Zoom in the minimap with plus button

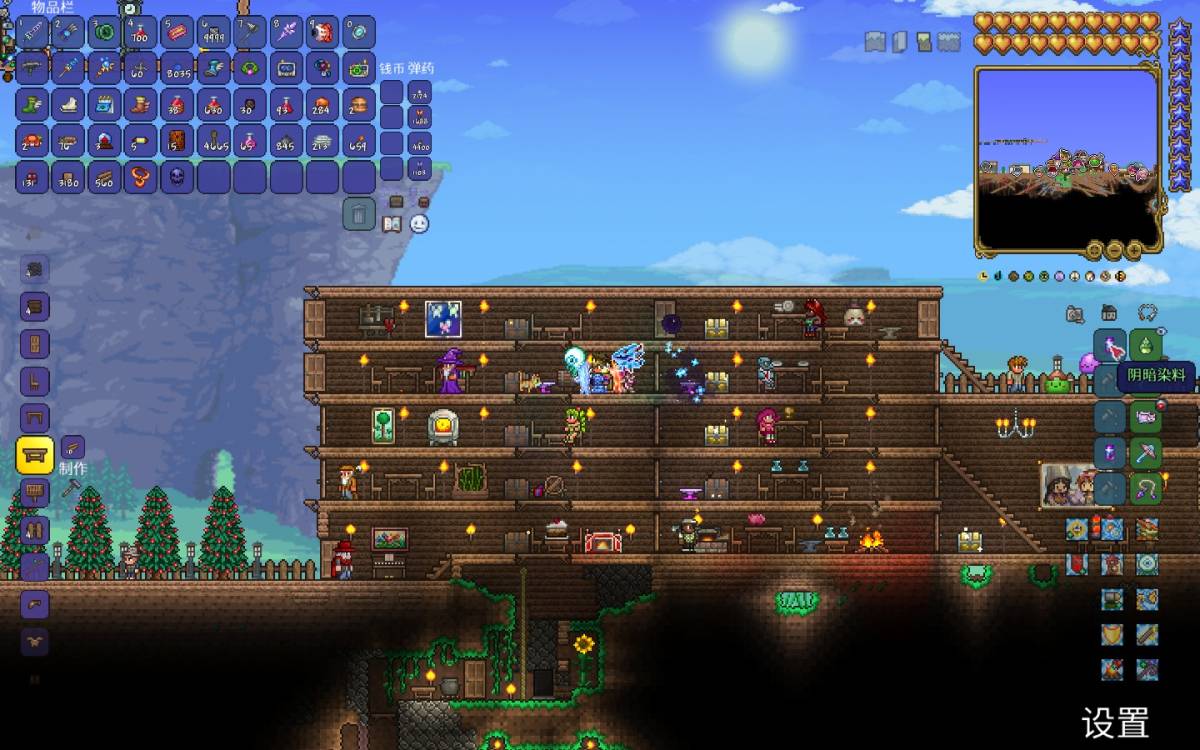click(x=1135, y=249)
